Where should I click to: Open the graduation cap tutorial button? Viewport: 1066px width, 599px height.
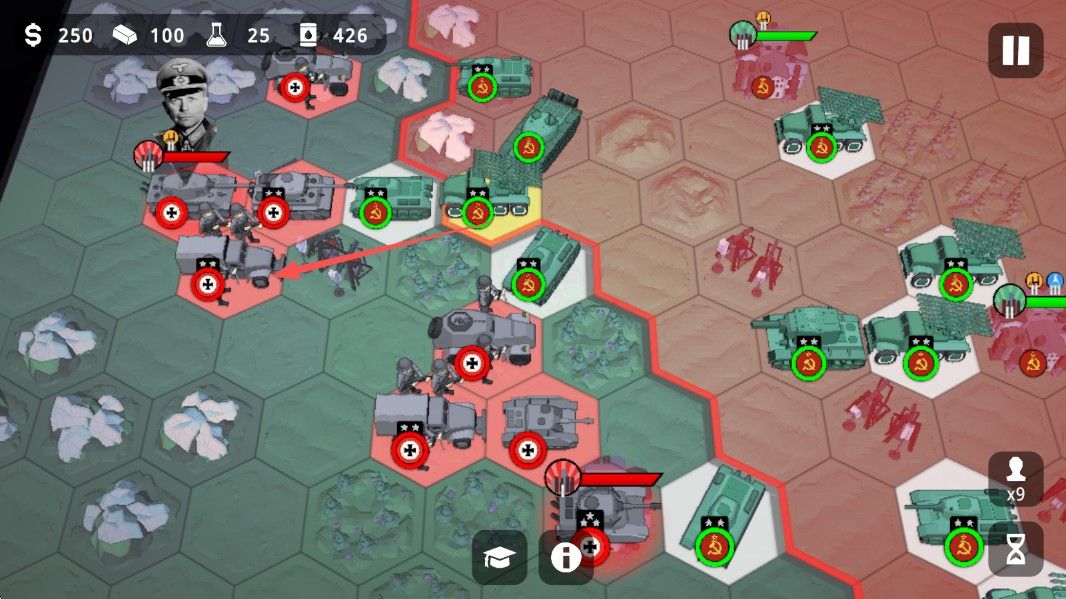point(499,557)
